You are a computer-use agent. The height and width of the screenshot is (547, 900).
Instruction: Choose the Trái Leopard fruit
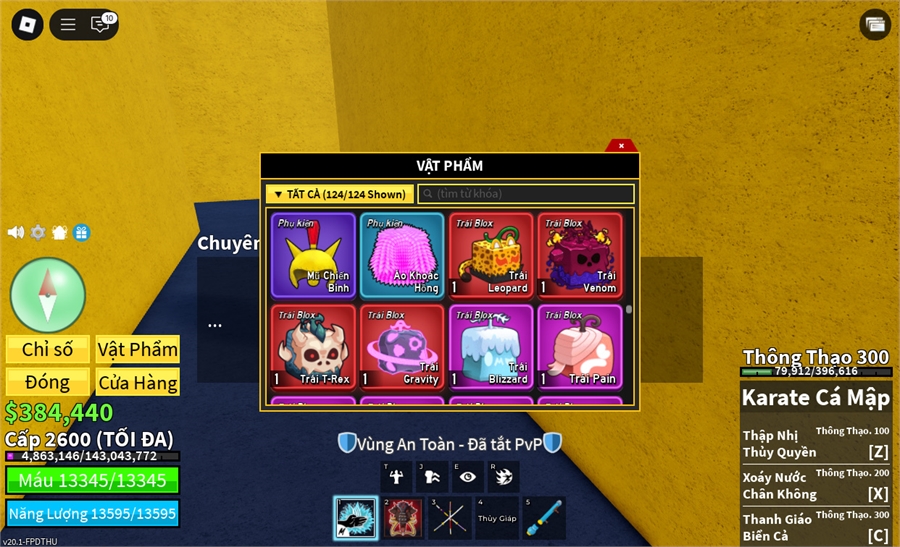click(491, 255)
